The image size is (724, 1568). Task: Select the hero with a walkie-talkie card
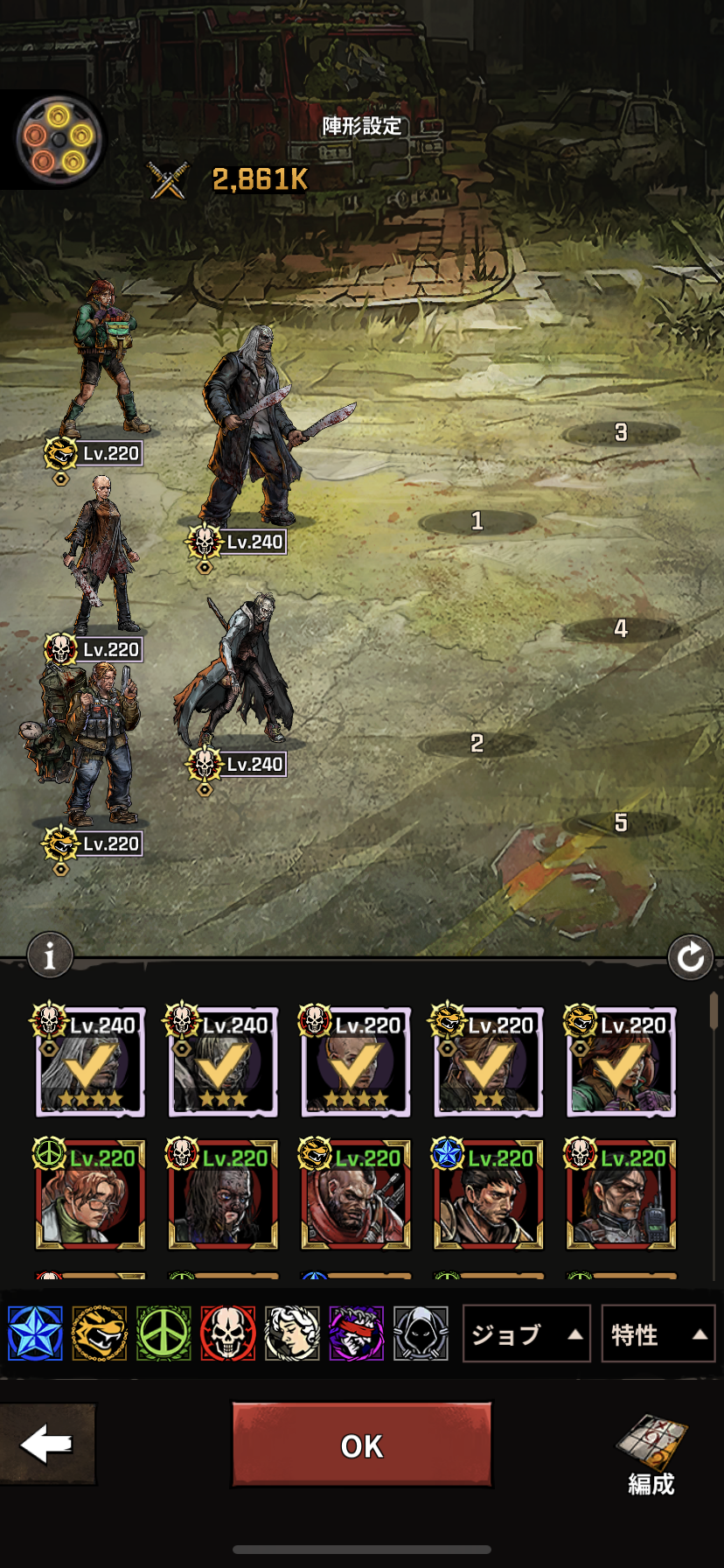point(621,1195)
